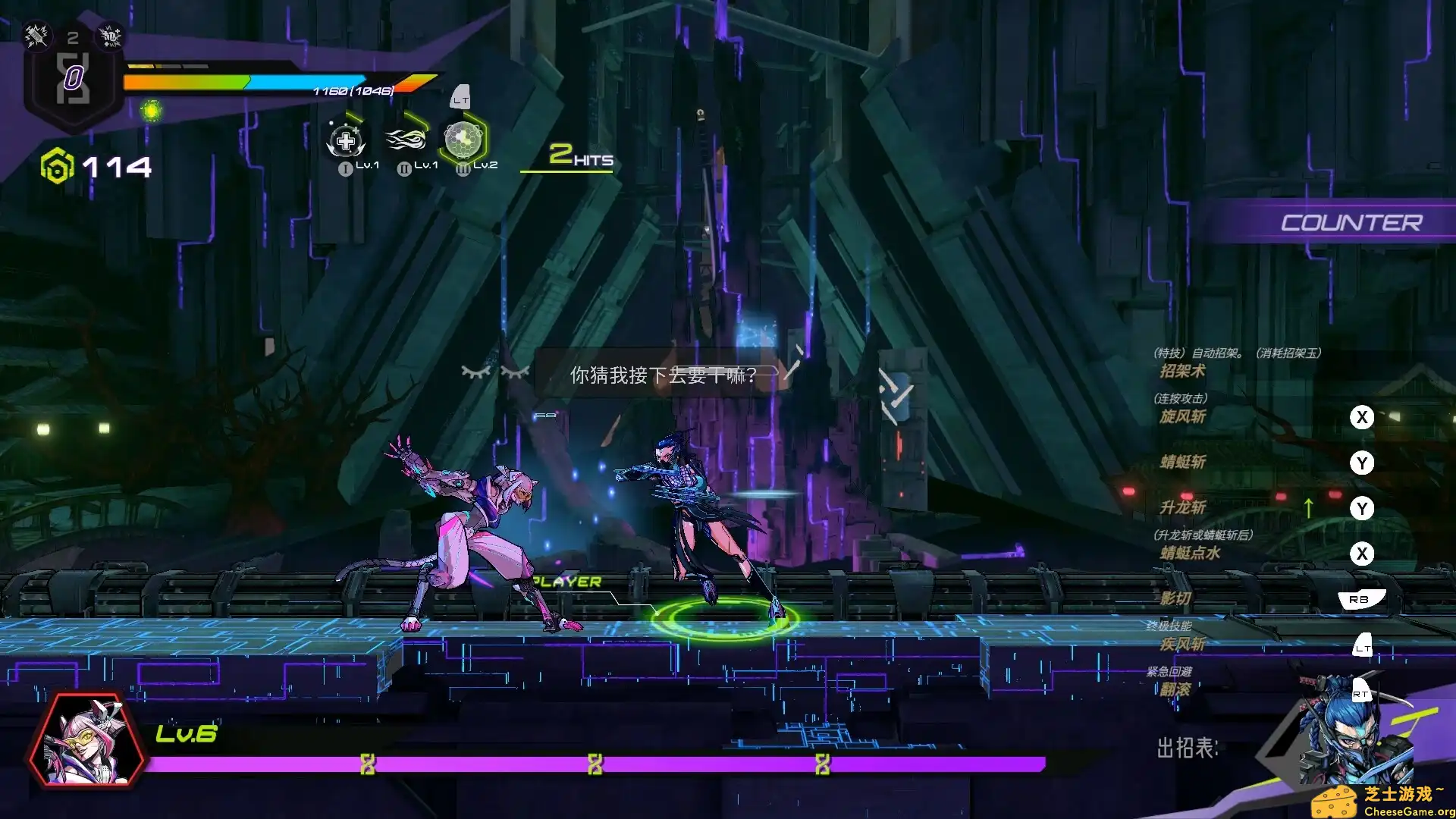This screenshot has height=819, width=1456.
Task: Click the LT trigger icon above the Lv.2 skill
Action: tap(460, 97)
